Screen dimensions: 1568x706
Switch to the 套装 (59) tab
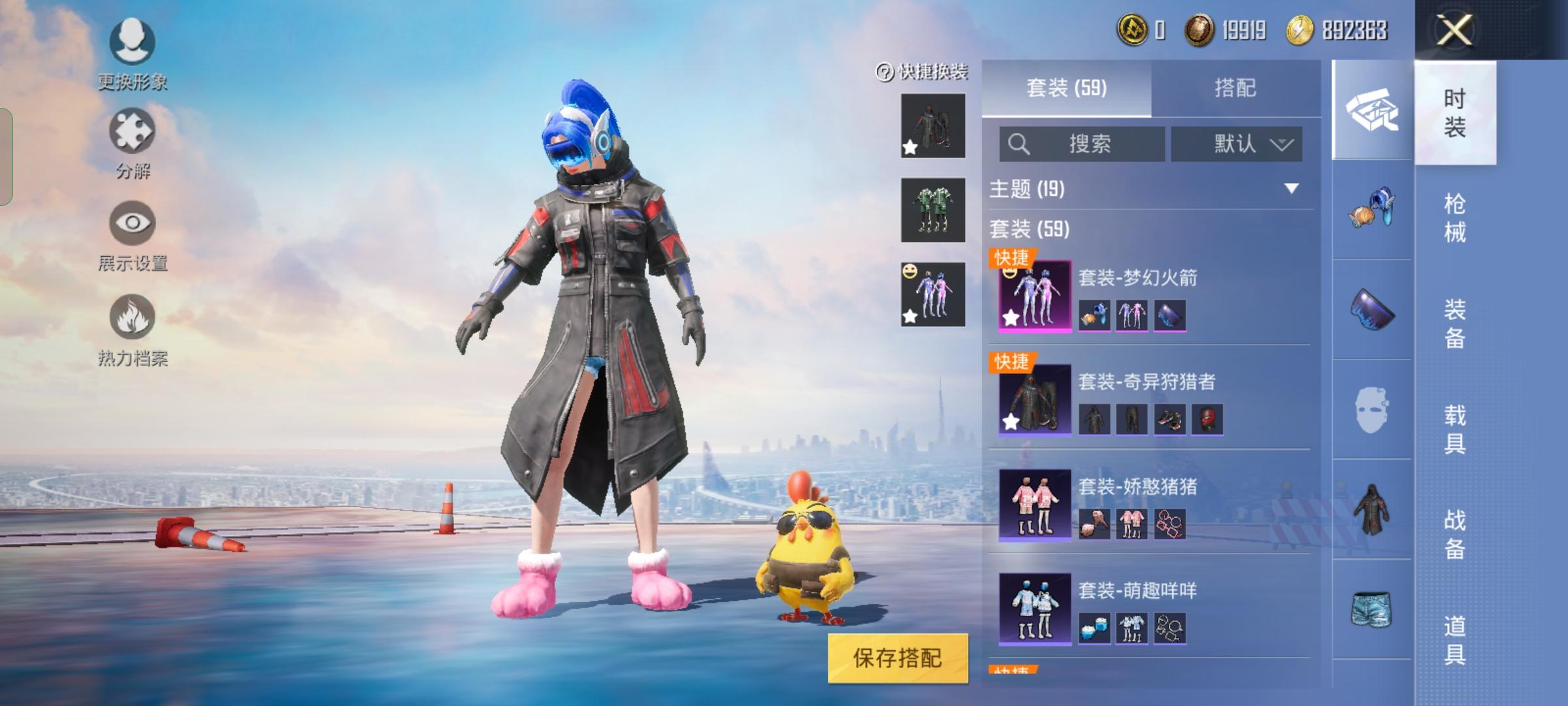1066,88
